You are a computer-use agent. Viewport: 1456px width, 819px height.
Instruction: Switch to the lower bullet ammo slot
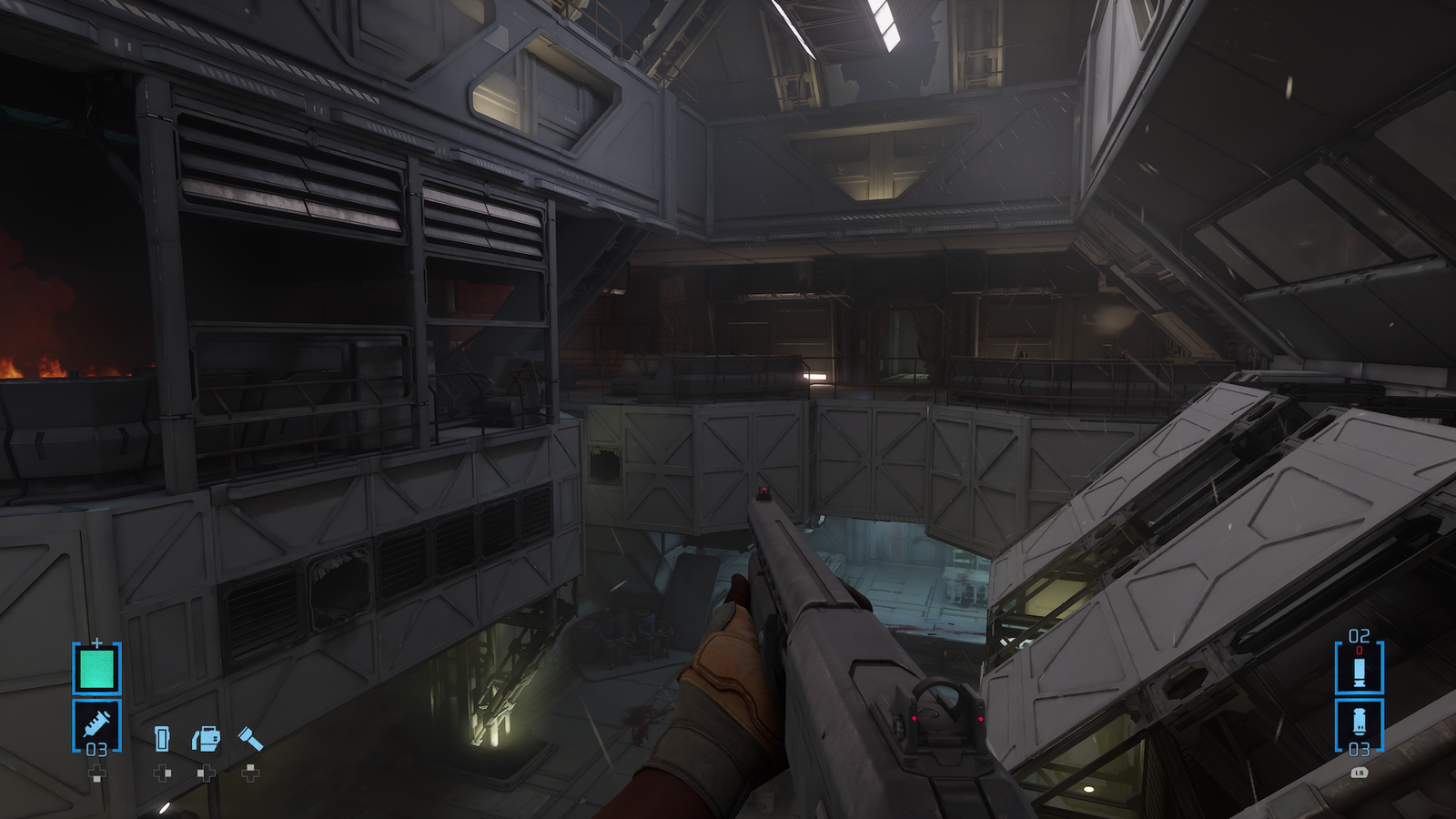(x=1359, y=724)
